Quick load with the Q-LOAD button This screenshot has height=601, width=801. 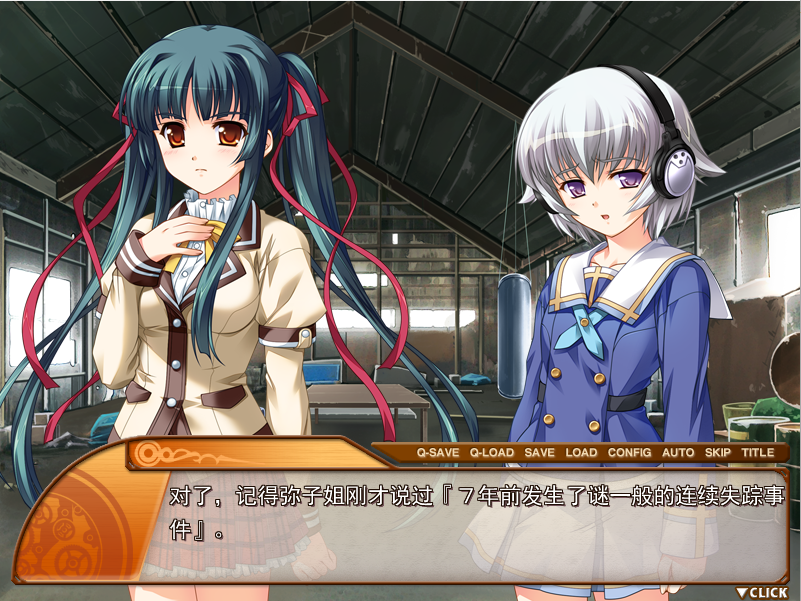pyautogui.click(x=492, y=453)
